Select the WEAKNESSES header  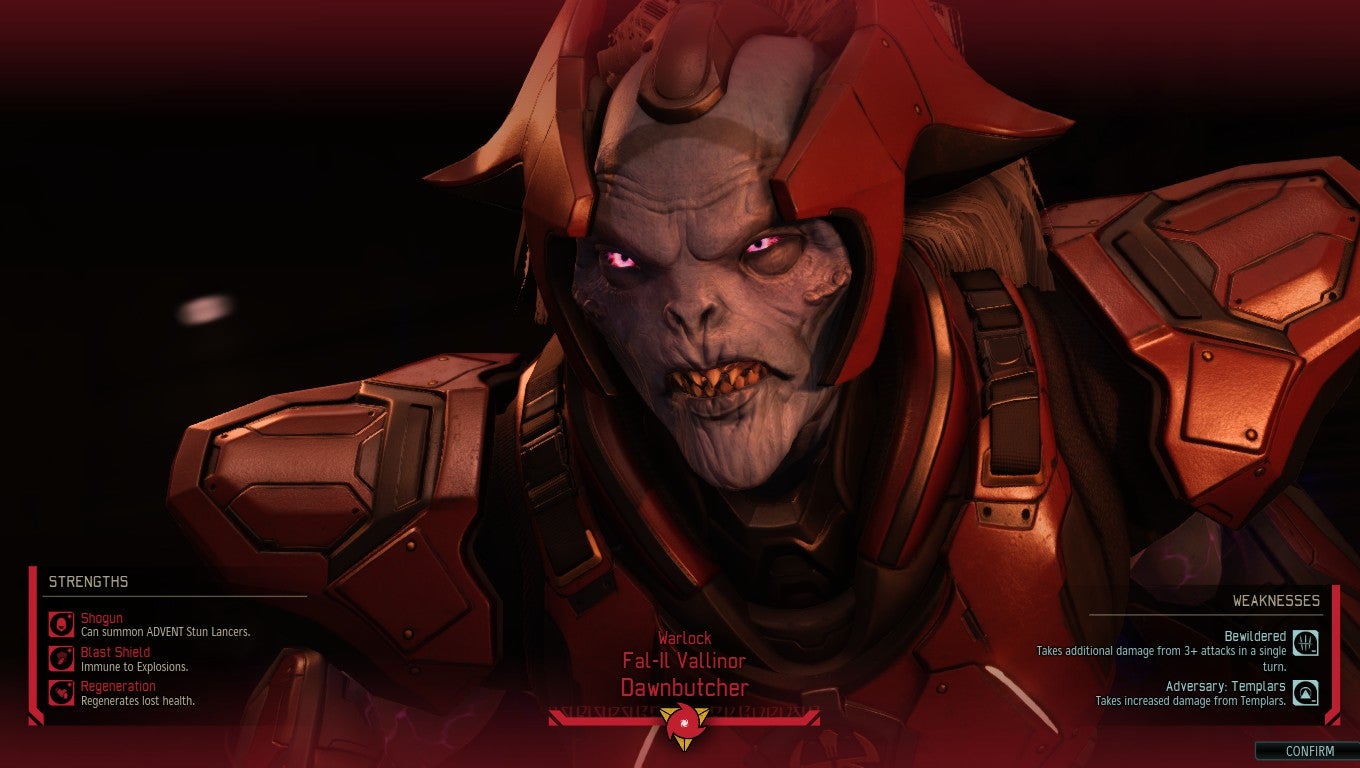point(1278,601)
